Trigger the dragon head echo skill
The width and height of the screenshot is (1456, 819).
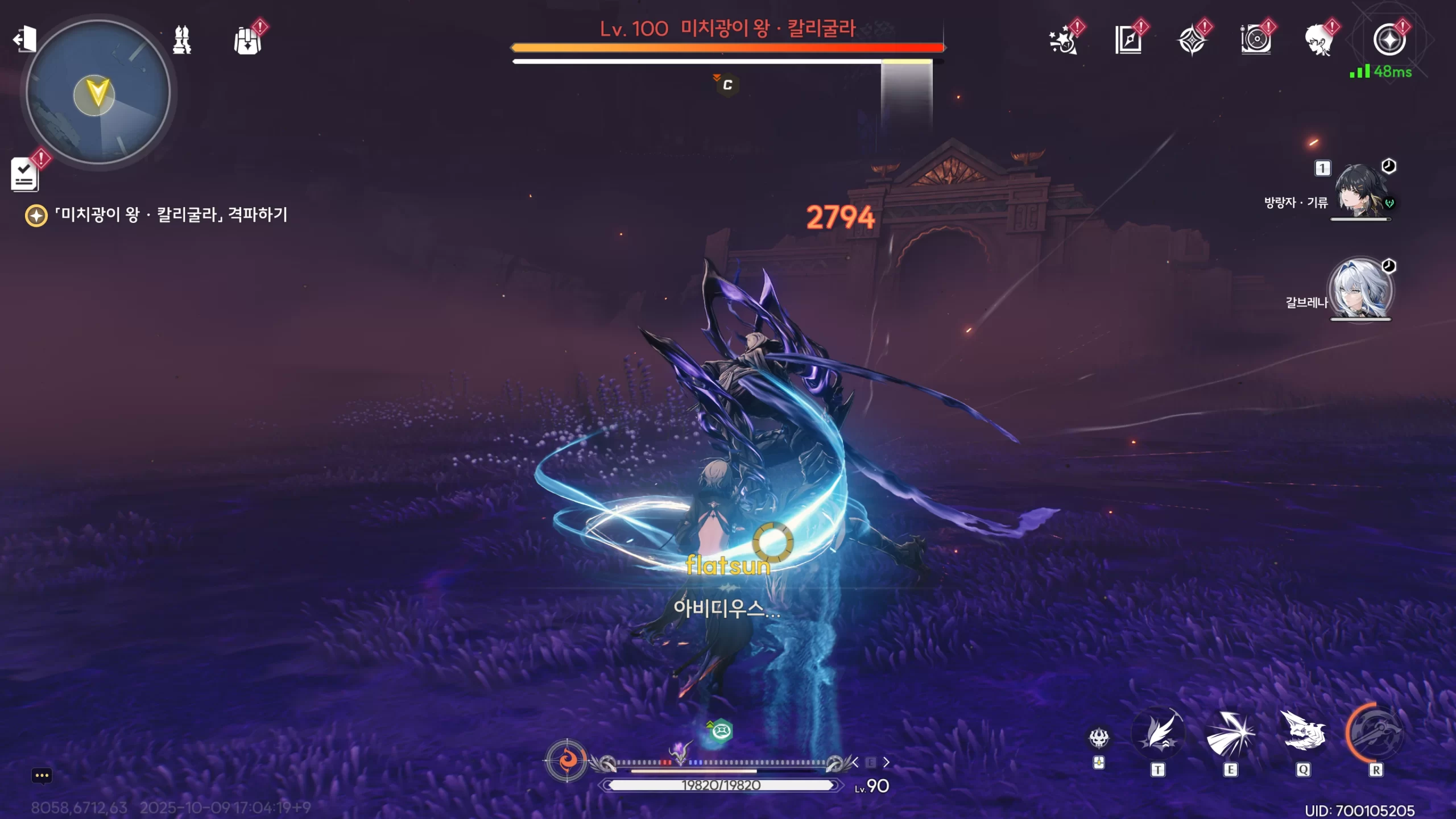1303,733
